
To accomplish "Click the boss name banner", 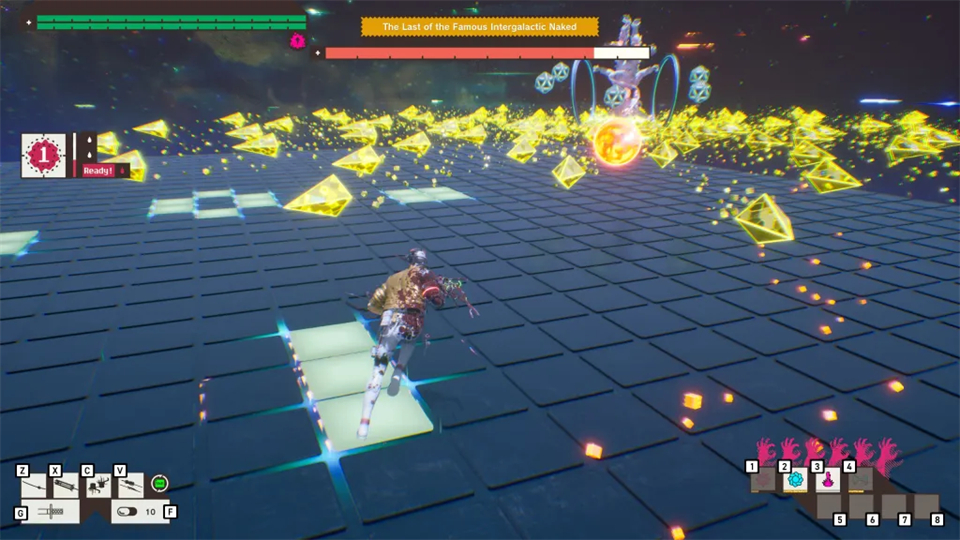I will pyautogui.click(x=480, y=27).
